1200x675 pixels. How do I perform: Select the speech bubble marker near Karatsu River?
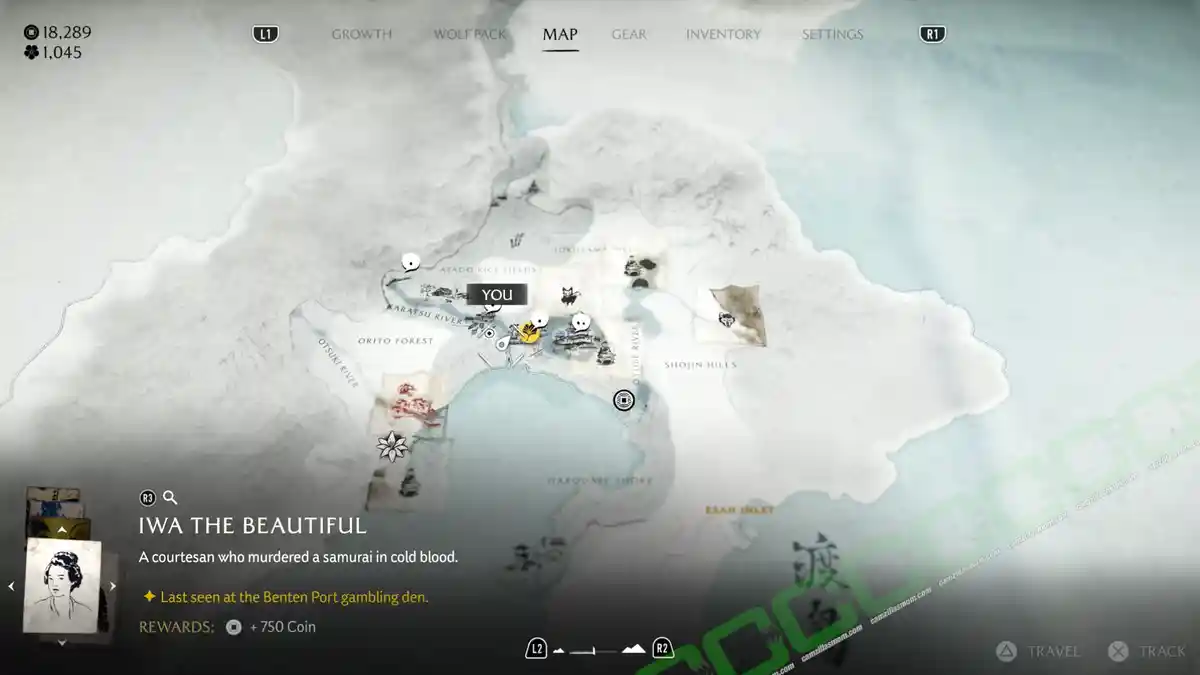410,262
